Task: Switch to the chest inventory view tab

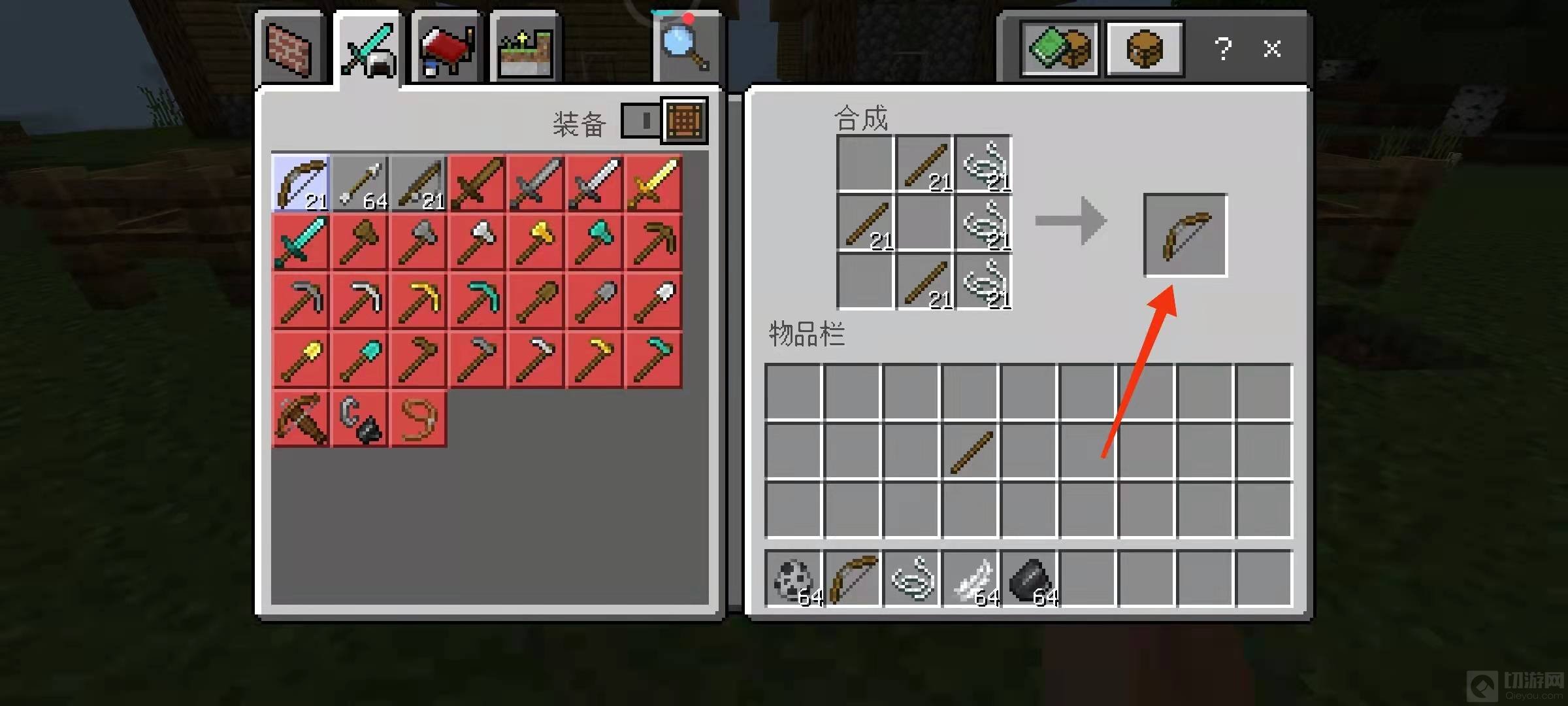Action: pos(1144,48)
